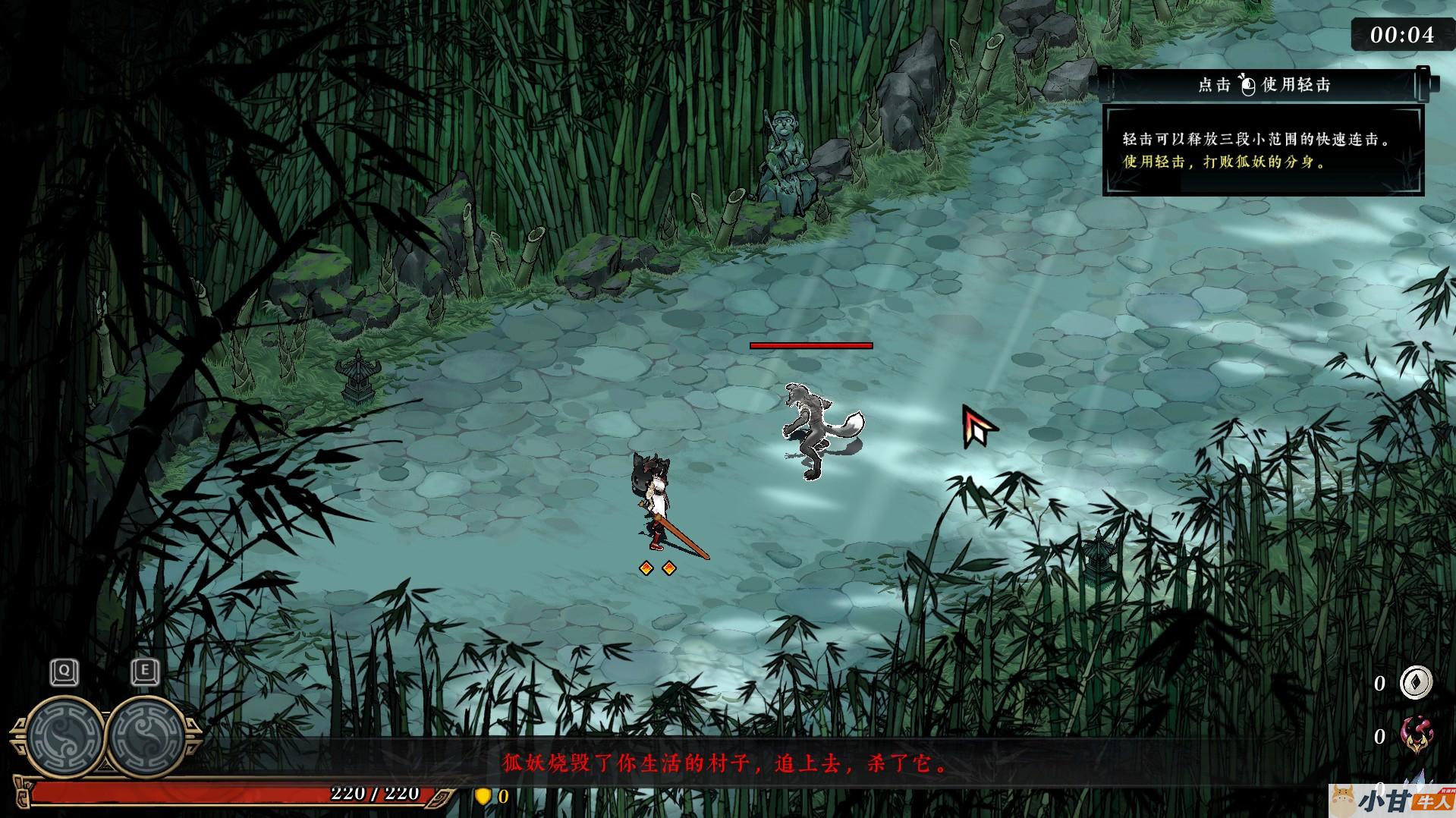Click the light attack tutorial header
Viewport: 1456px width, 818px height.
[1263, 85]
